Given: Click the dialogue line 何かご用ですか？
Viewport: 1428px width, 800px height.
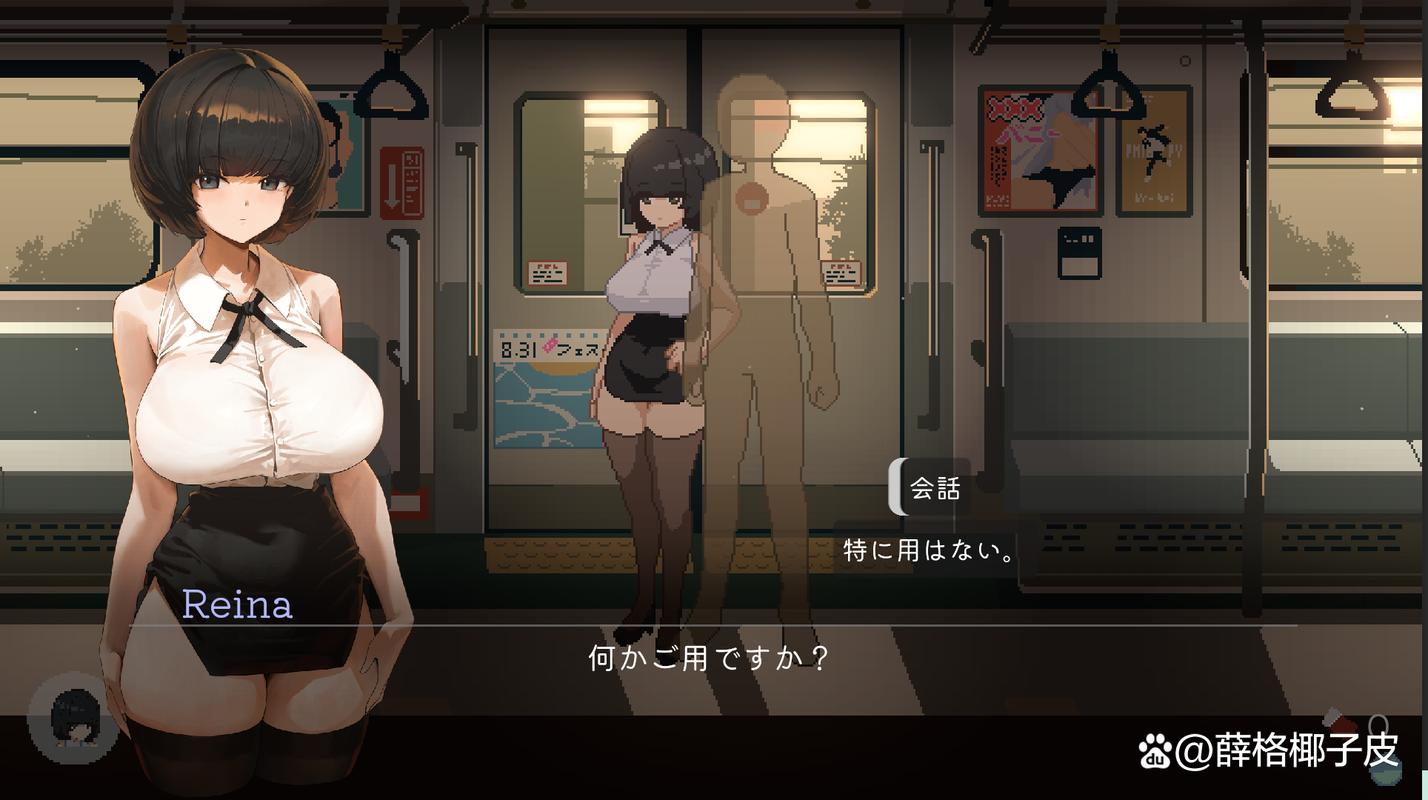Looking at the screenshot, I should (710, 657).
